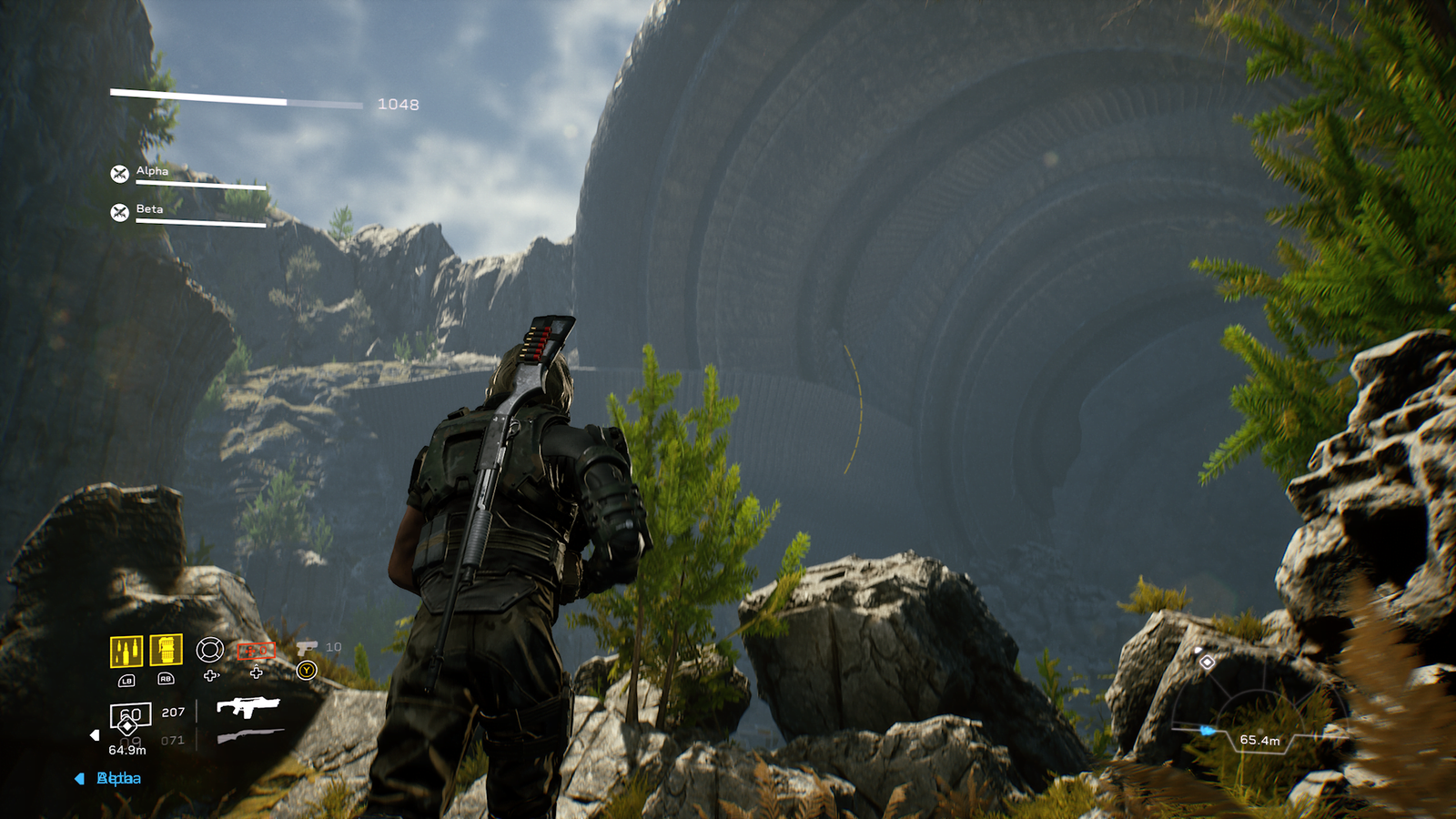Click the circular ring gadget icon
The width and height of the screenshot is (1456, 819).
210,649
